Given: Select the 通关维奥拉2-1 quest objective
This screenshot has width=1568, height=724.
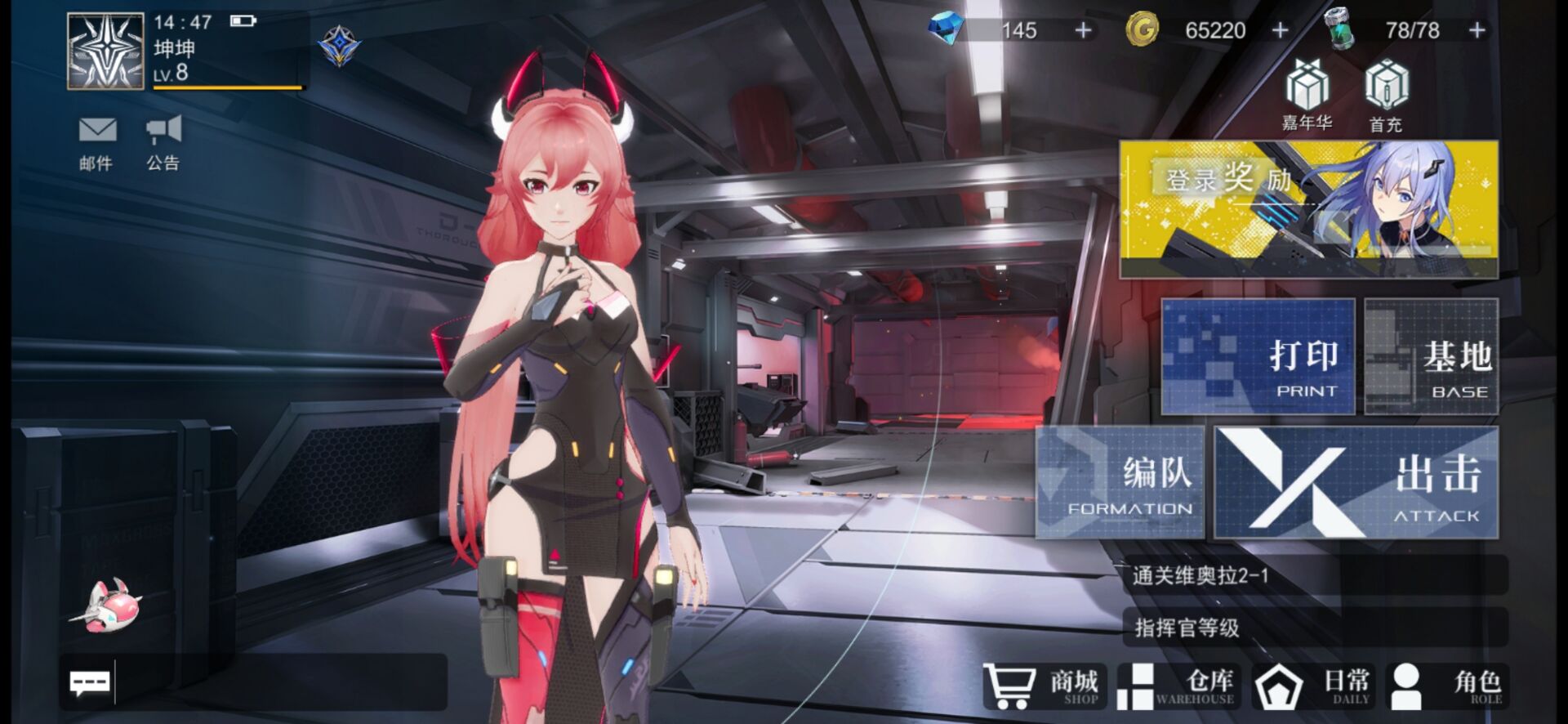Looking at the screenshot, I should tap(1315, 575).
